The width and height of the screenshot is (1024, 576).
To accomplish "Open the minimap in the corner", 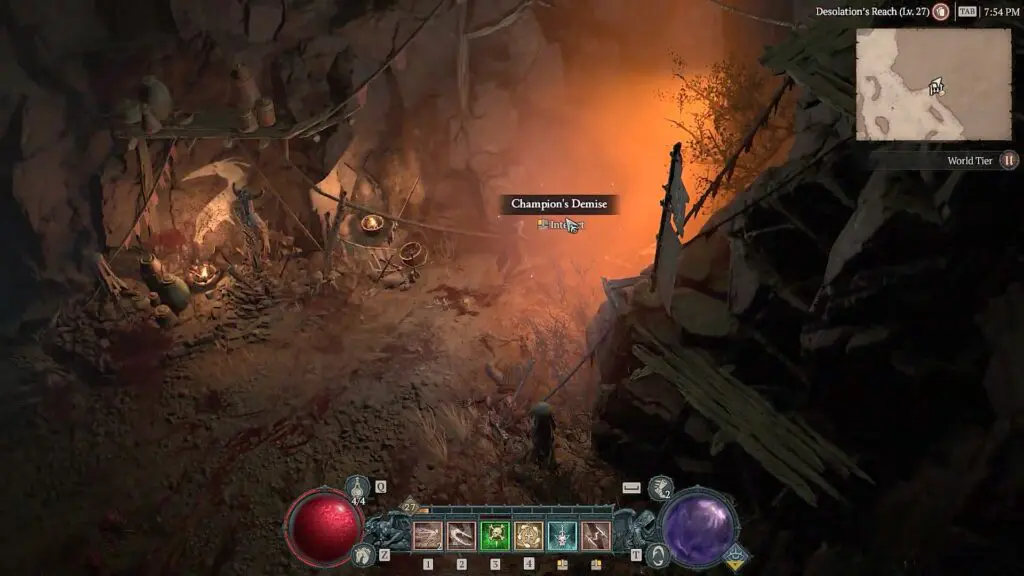I will coord(933,84).
